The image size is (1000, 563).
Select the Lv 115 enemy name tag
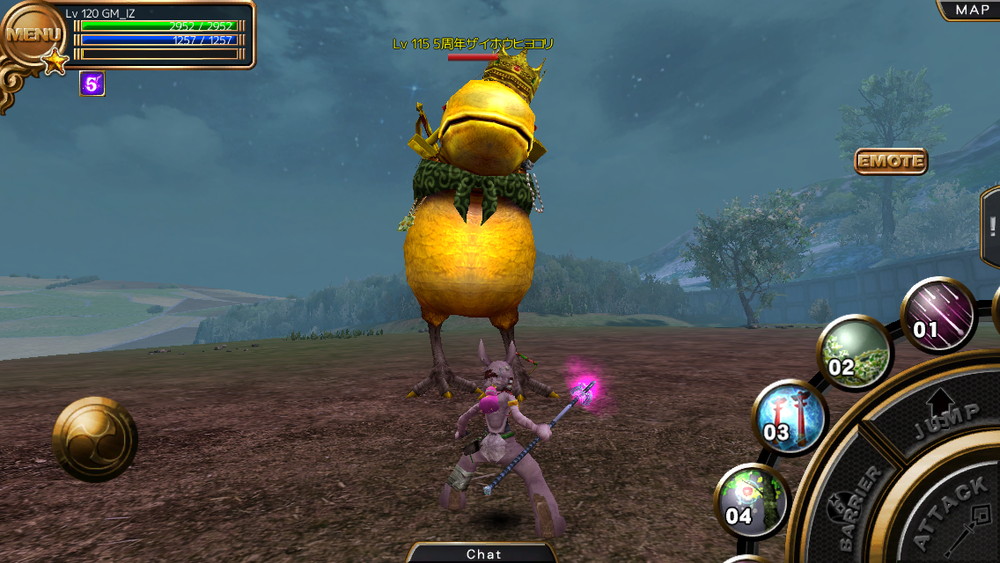click(473, 44)
